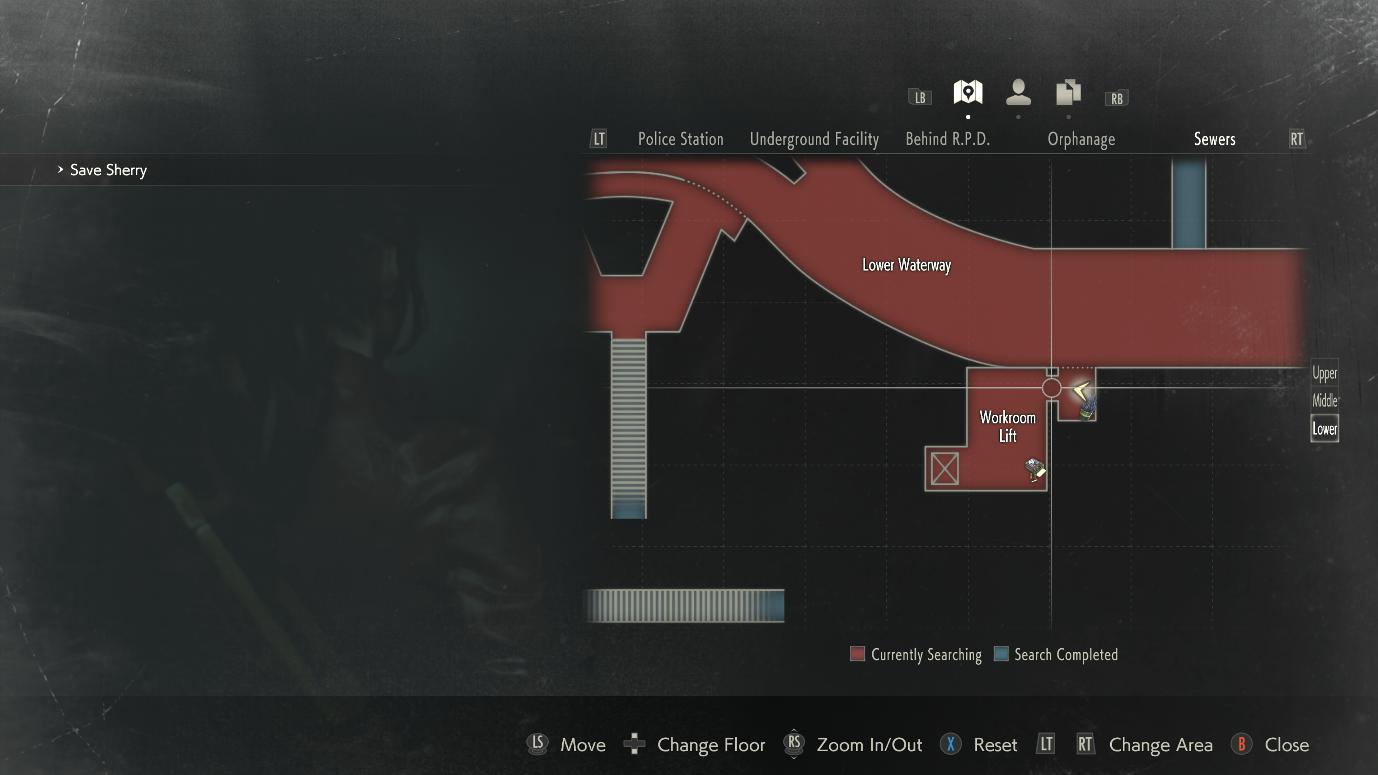Open the files screen icon
Image resolution: width=1378 pixels, height=775 pixels.
(x=1068, y=94)
